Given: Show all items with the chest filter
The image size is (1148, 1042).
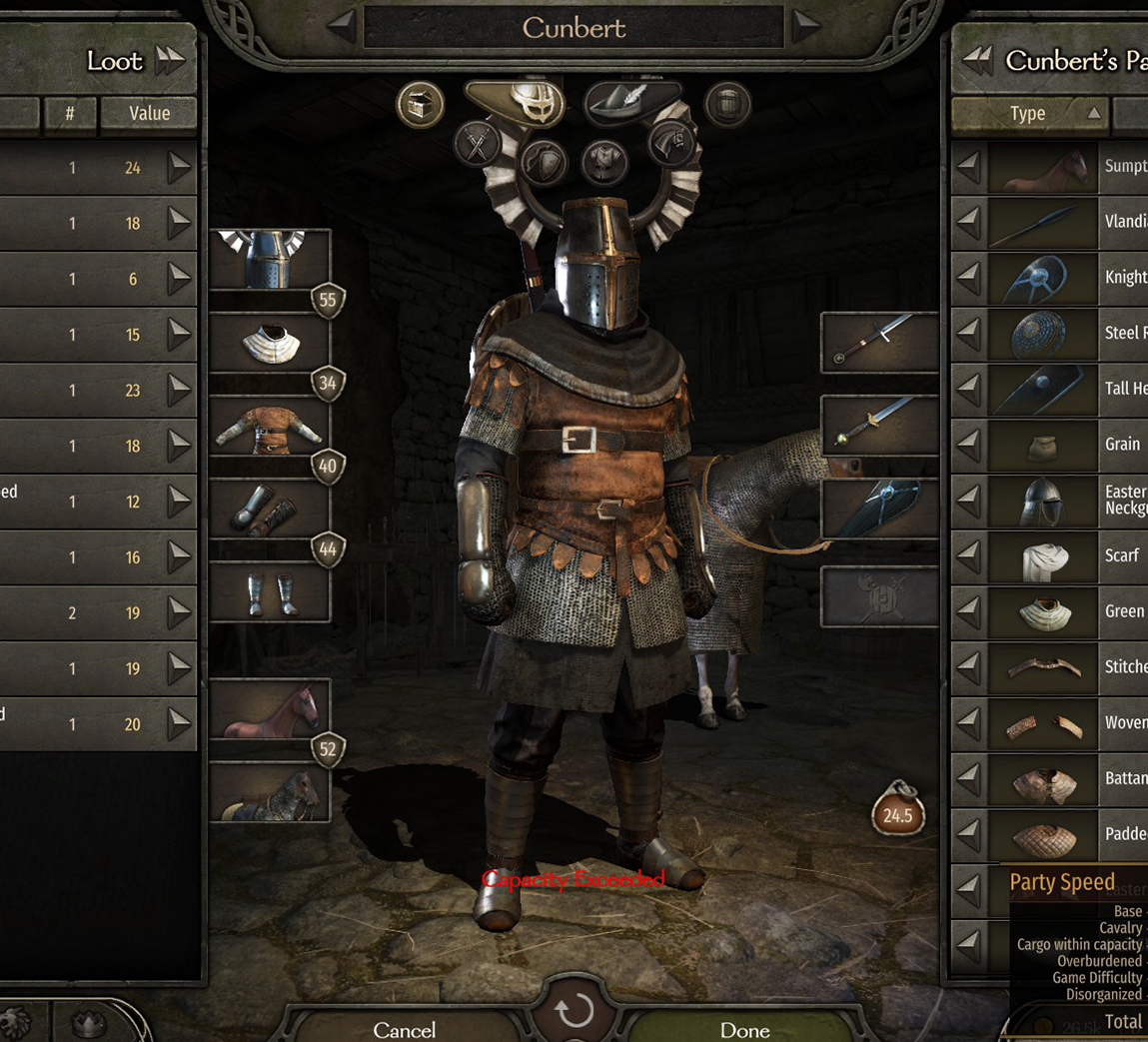Looking at the screenshot, I should coord(420,104).
